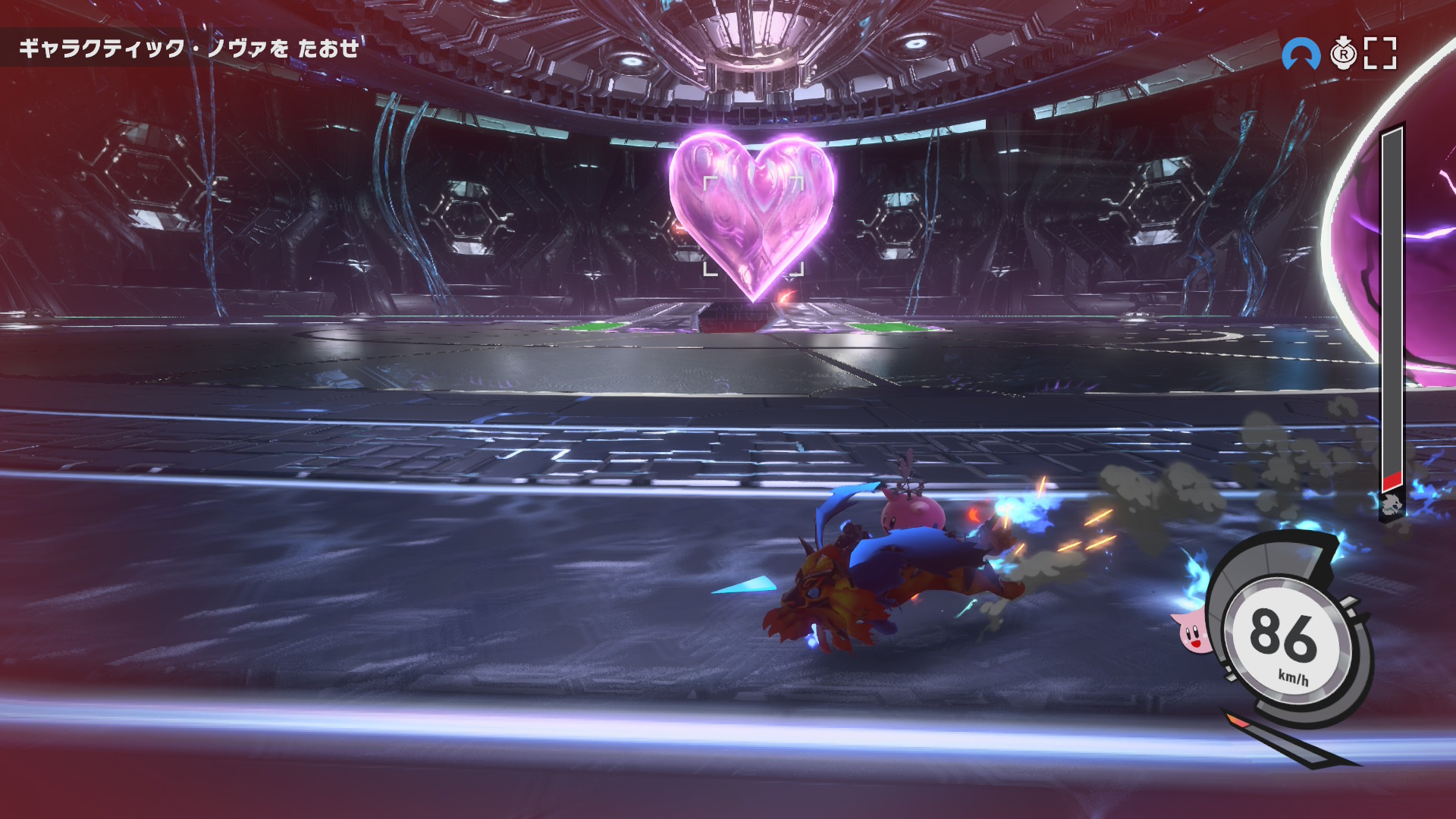
Task: Click the defeat Galactic Nova objective text
Action: (188, 49)
